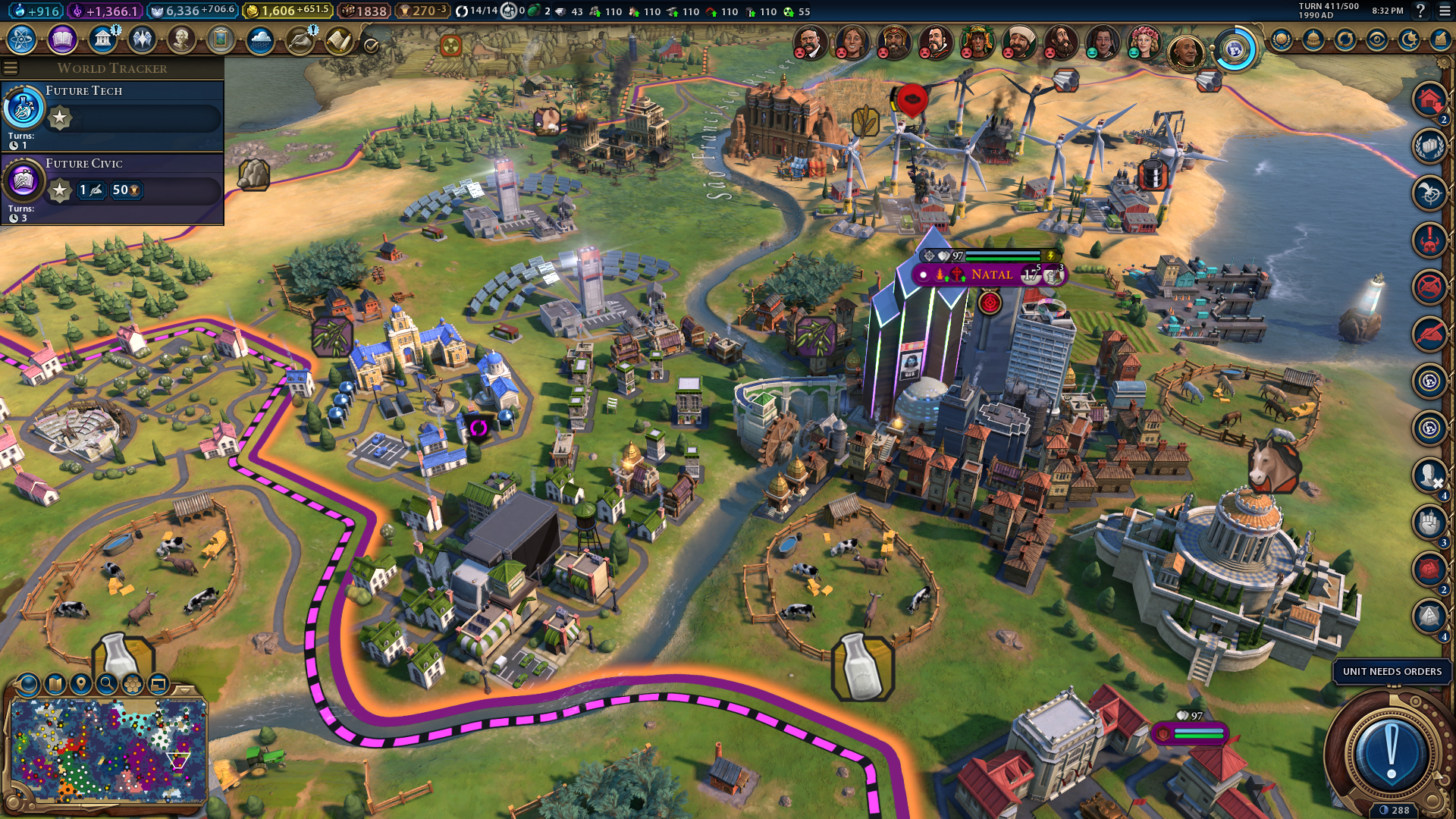
Task: Open the main game menu button
Action: click(x=1444, y=11)
